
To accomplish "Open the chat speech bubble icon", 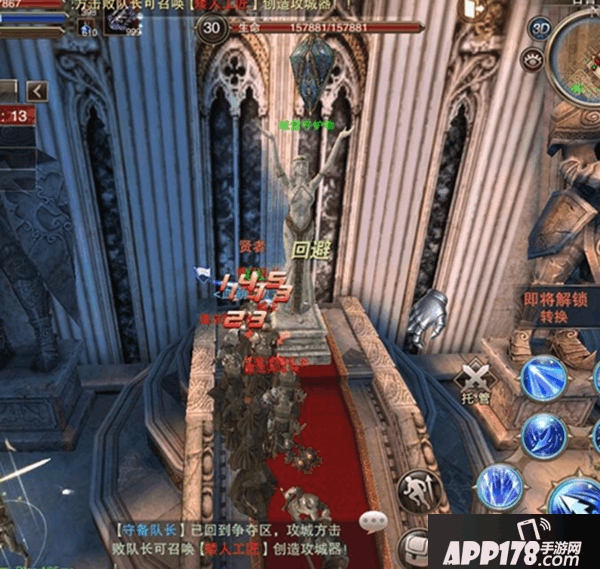I will [375, 520].
